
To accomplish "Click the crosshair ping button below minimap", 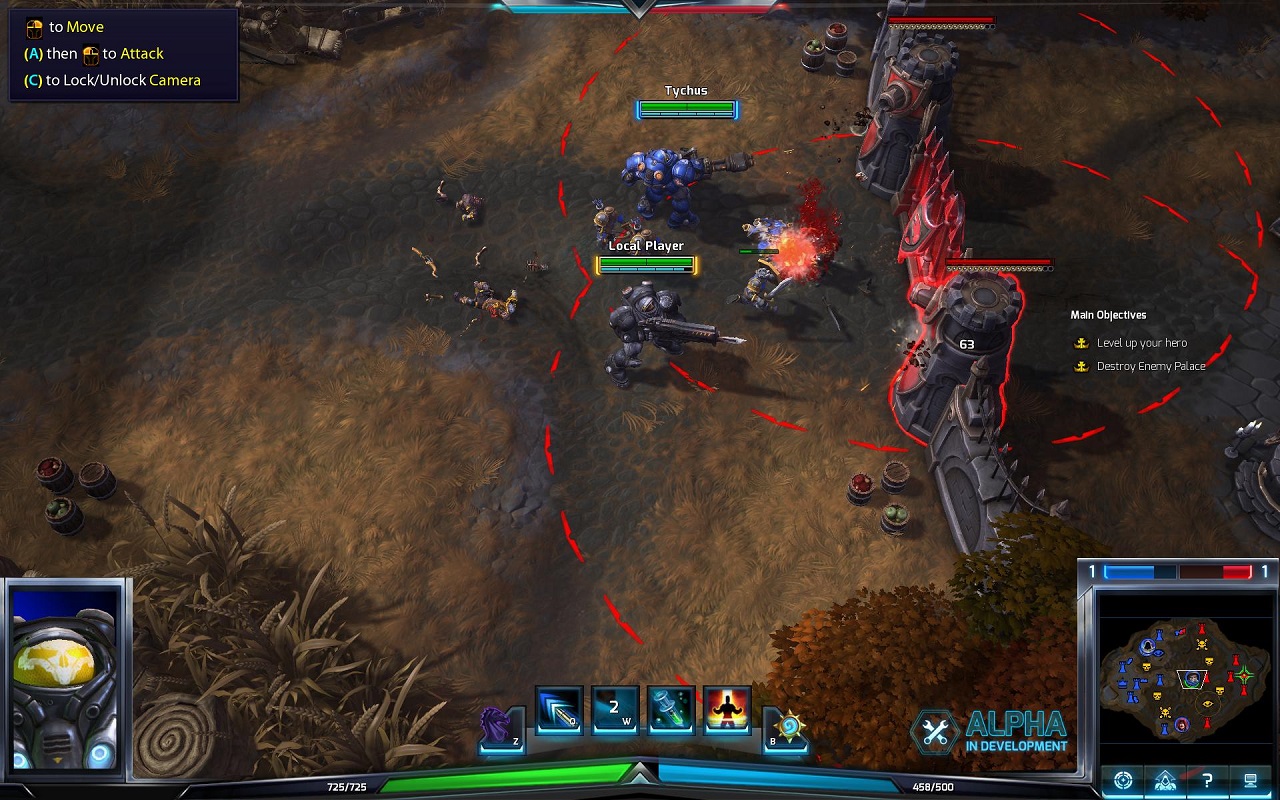I will pos(1123,780).
